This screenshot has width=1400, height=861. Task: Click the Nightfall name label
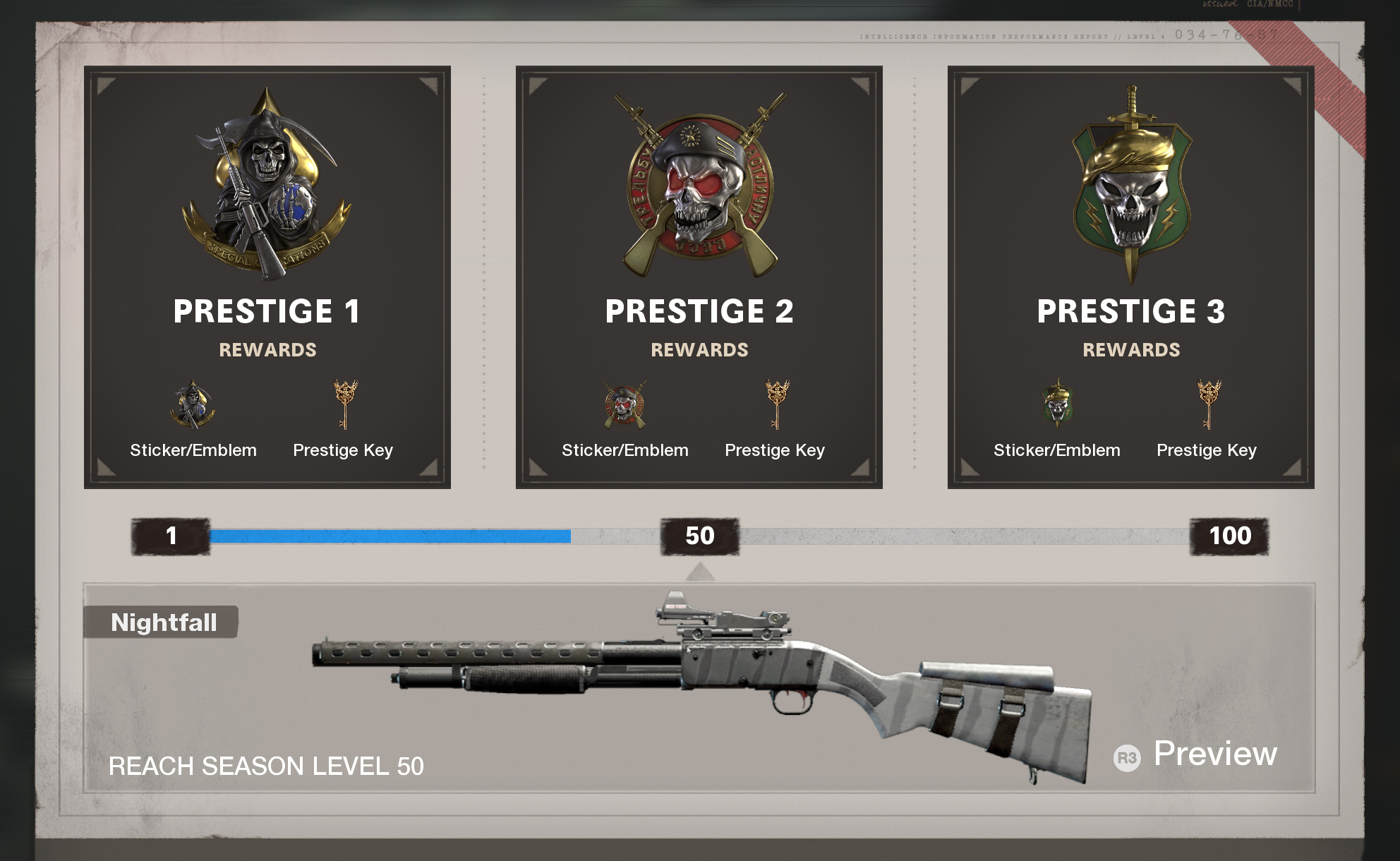click(x=163, y=622)
